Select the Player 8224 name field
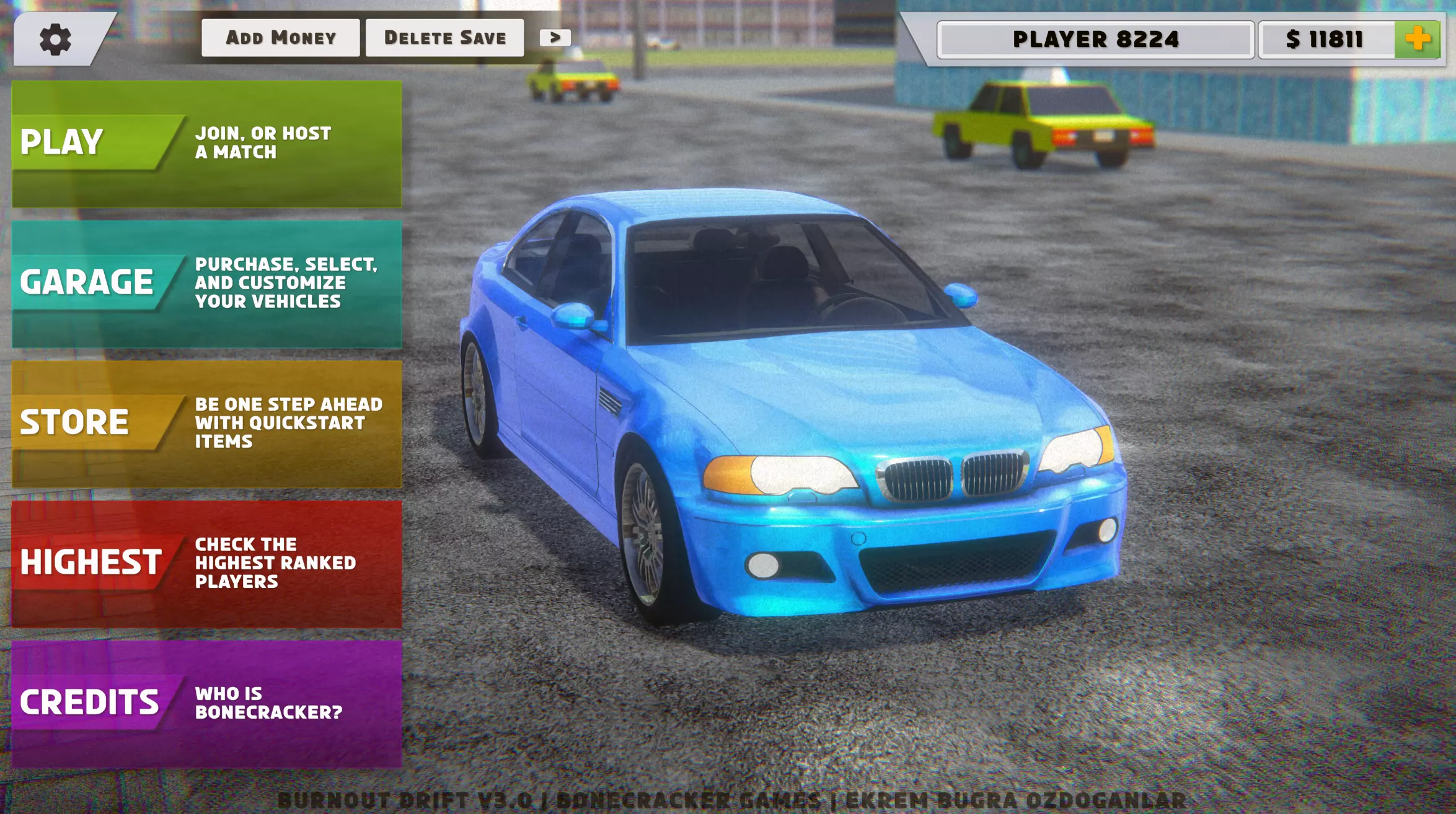Image resolution: width=1456 pixels, height=814 pixels. pos(1095,40)
